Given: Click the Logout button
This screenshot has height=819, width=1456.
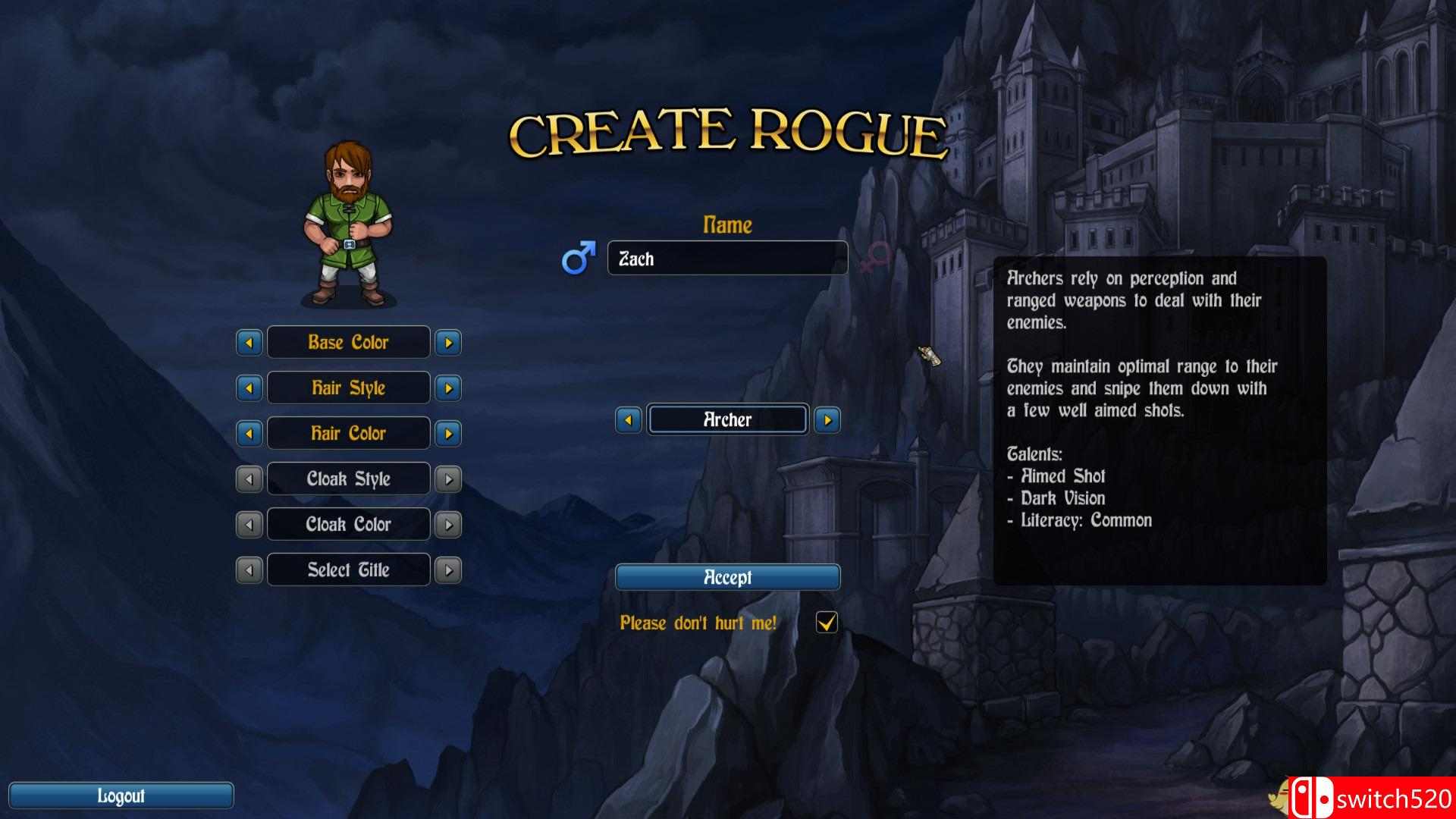Looking at the screenshot, I should (122, 795).
